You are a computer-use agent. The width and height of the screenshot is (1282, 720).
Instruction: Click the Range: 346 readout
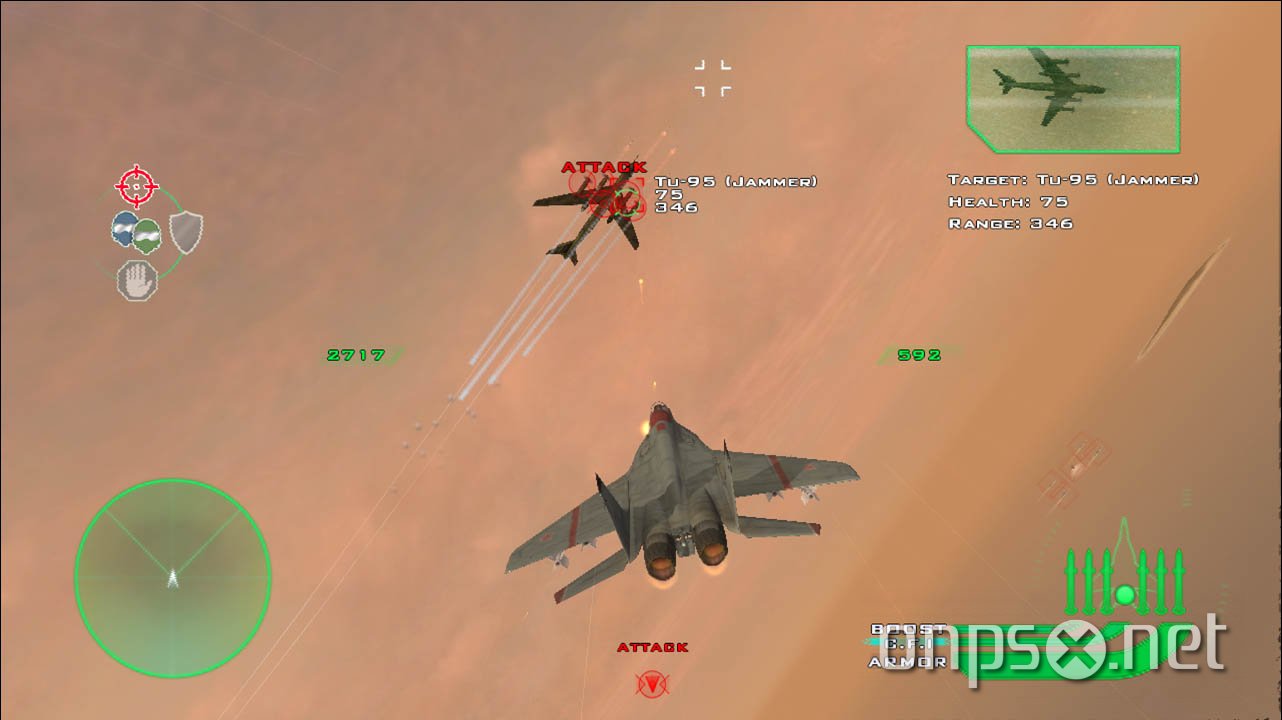click(x=1011, y=223)
